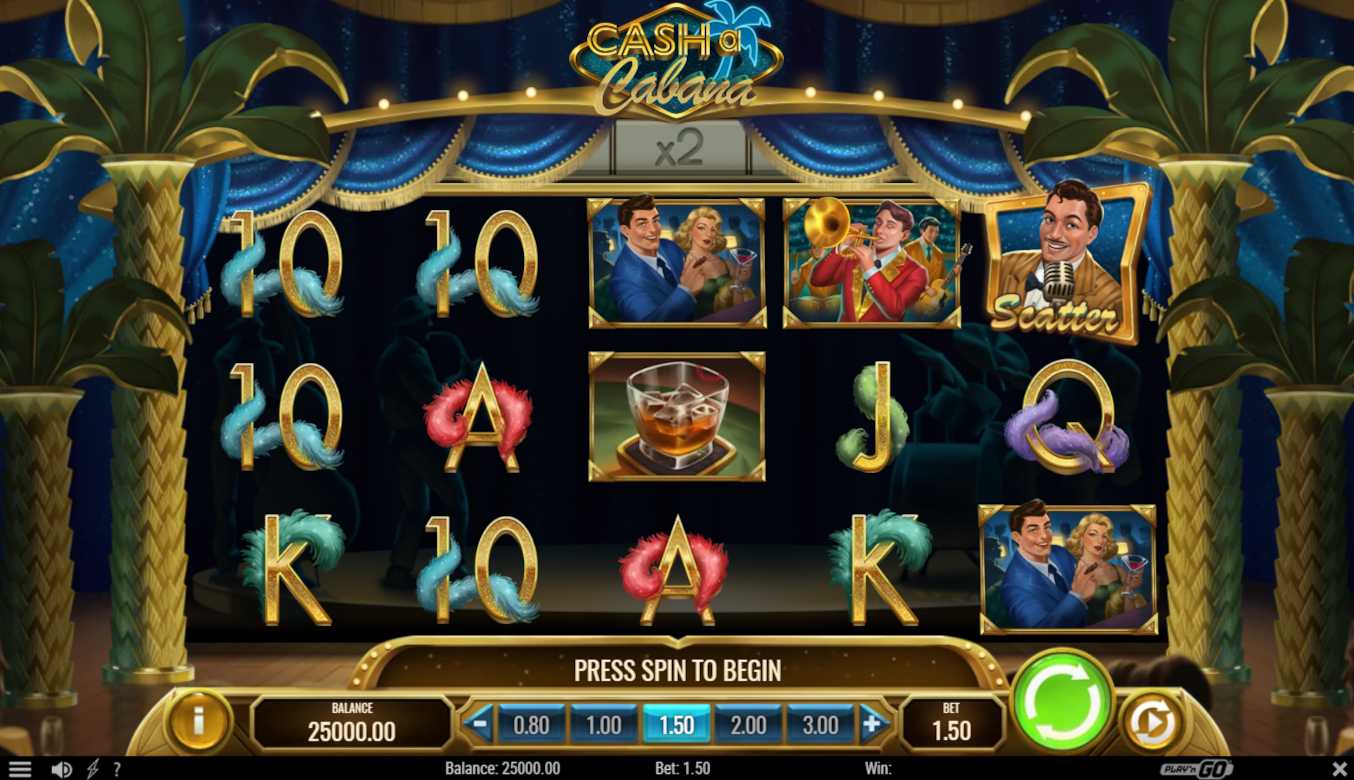Increase the bet with the plus button

coord(874,723)
